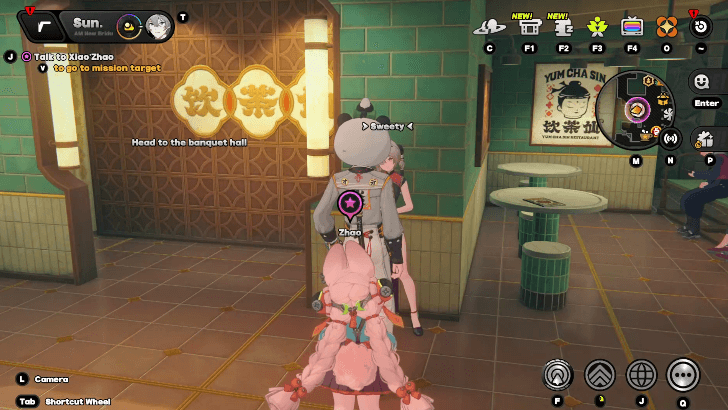728x410 pixels.
Task: Open the rainbow TV icon
Action: (632, 27)
